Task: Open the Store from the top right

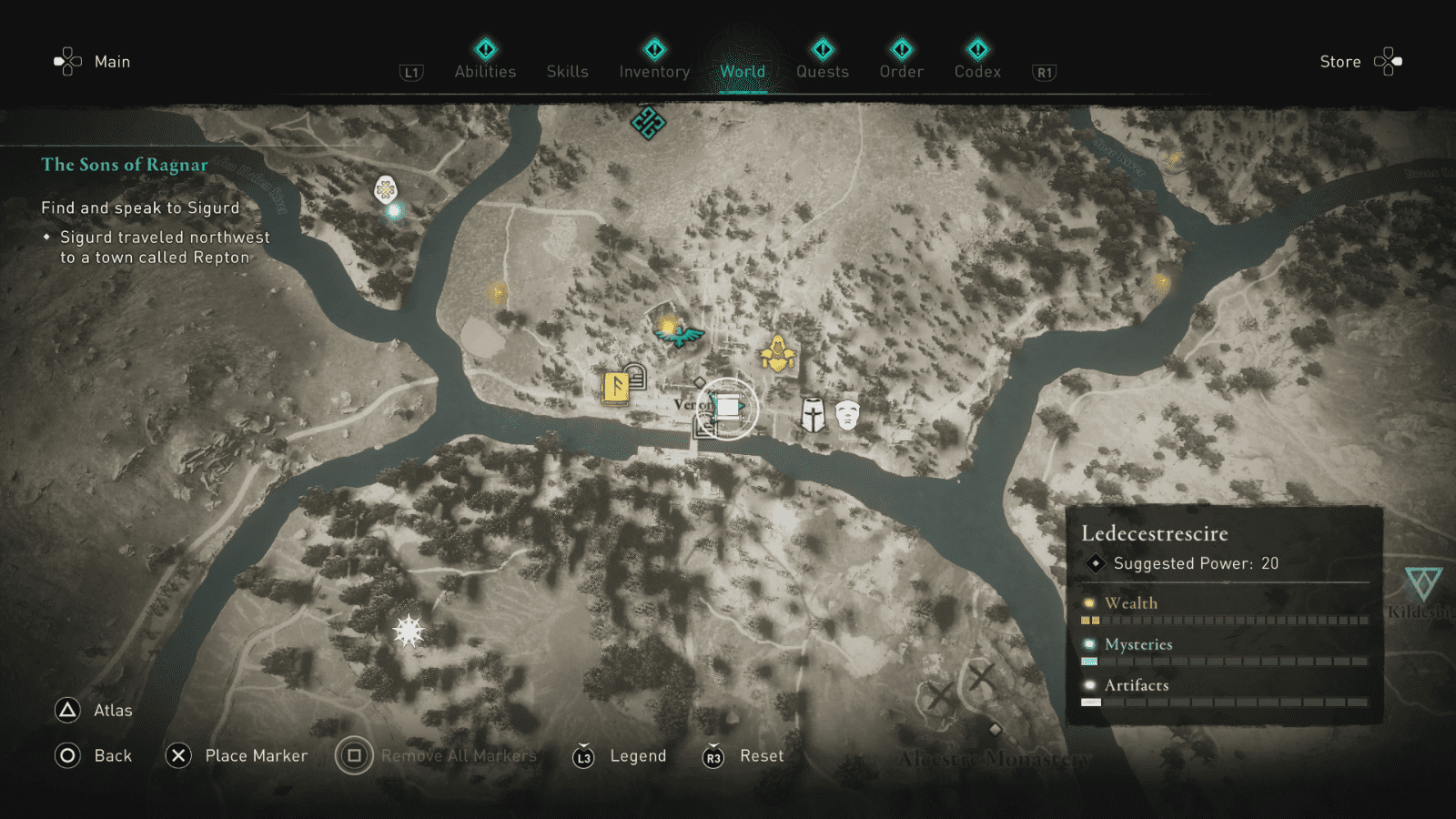Action: pyautogui.click(x=1340, y=62)
